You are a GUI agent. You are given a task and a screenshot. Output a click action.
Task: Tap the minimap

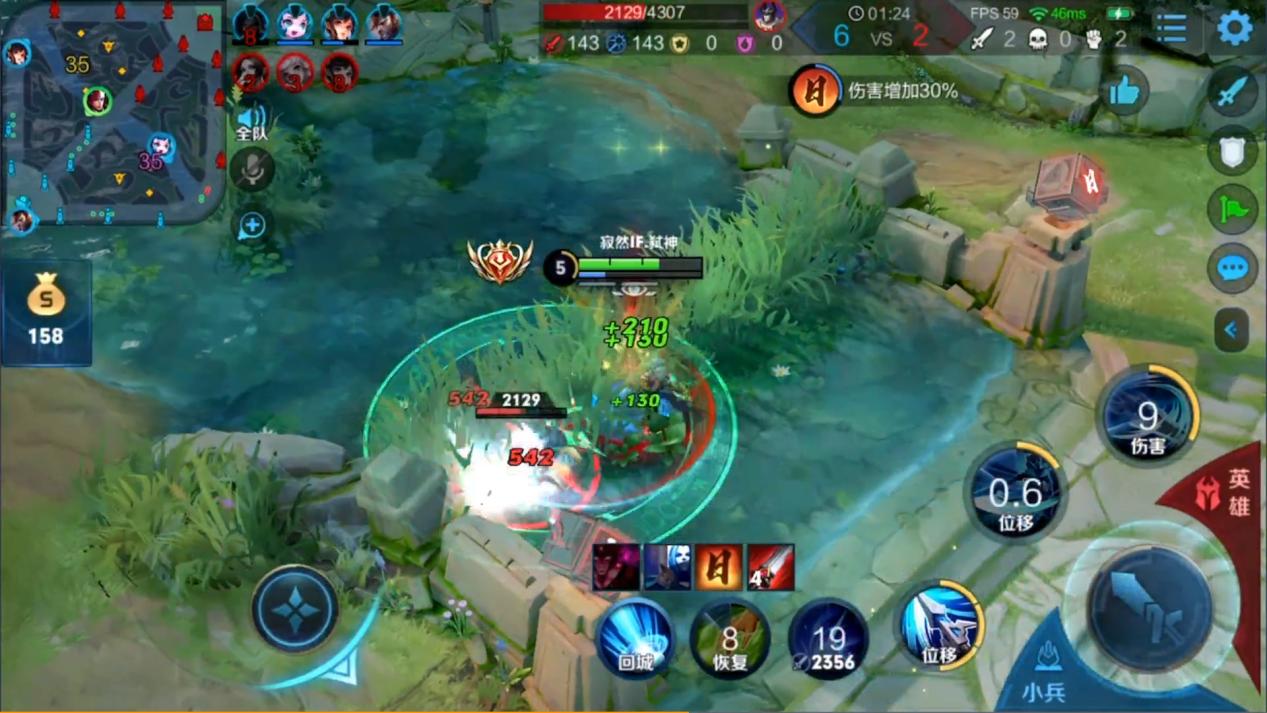[x=112, y=110]
